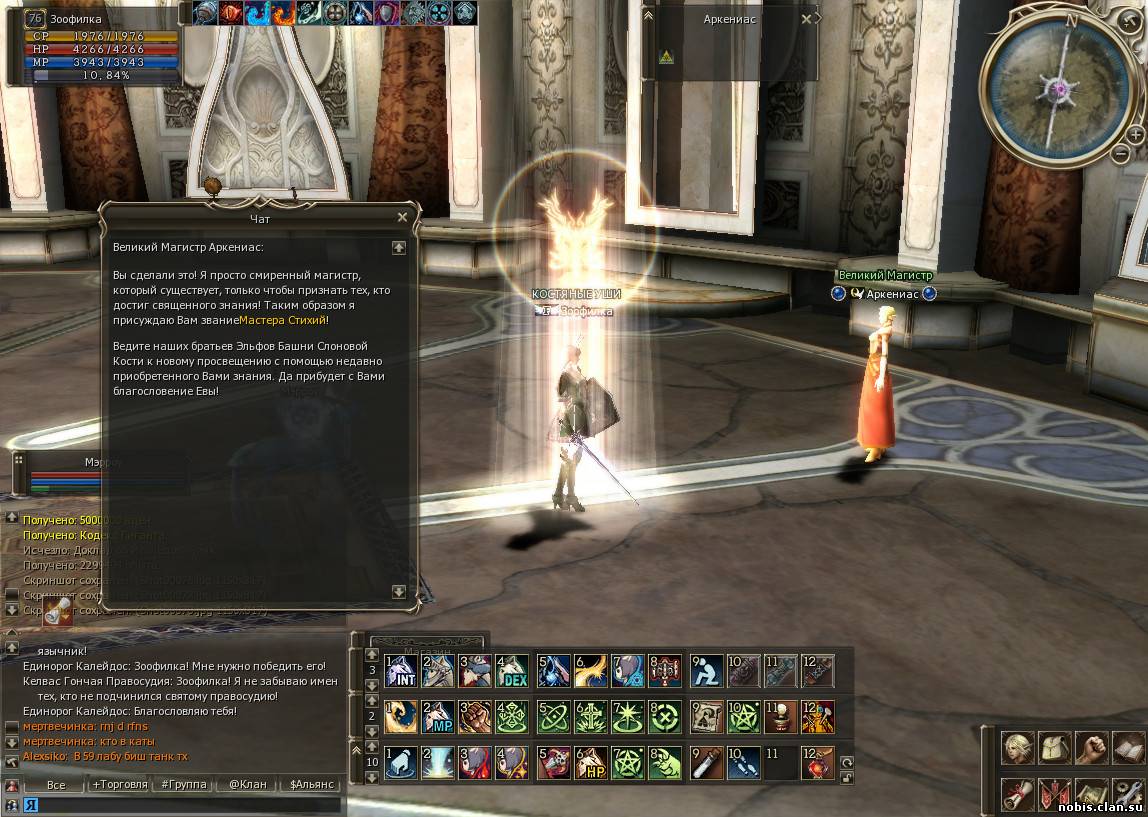Show the $Альянс chat tab
The image size is (1148, 817).
point(311,785)
